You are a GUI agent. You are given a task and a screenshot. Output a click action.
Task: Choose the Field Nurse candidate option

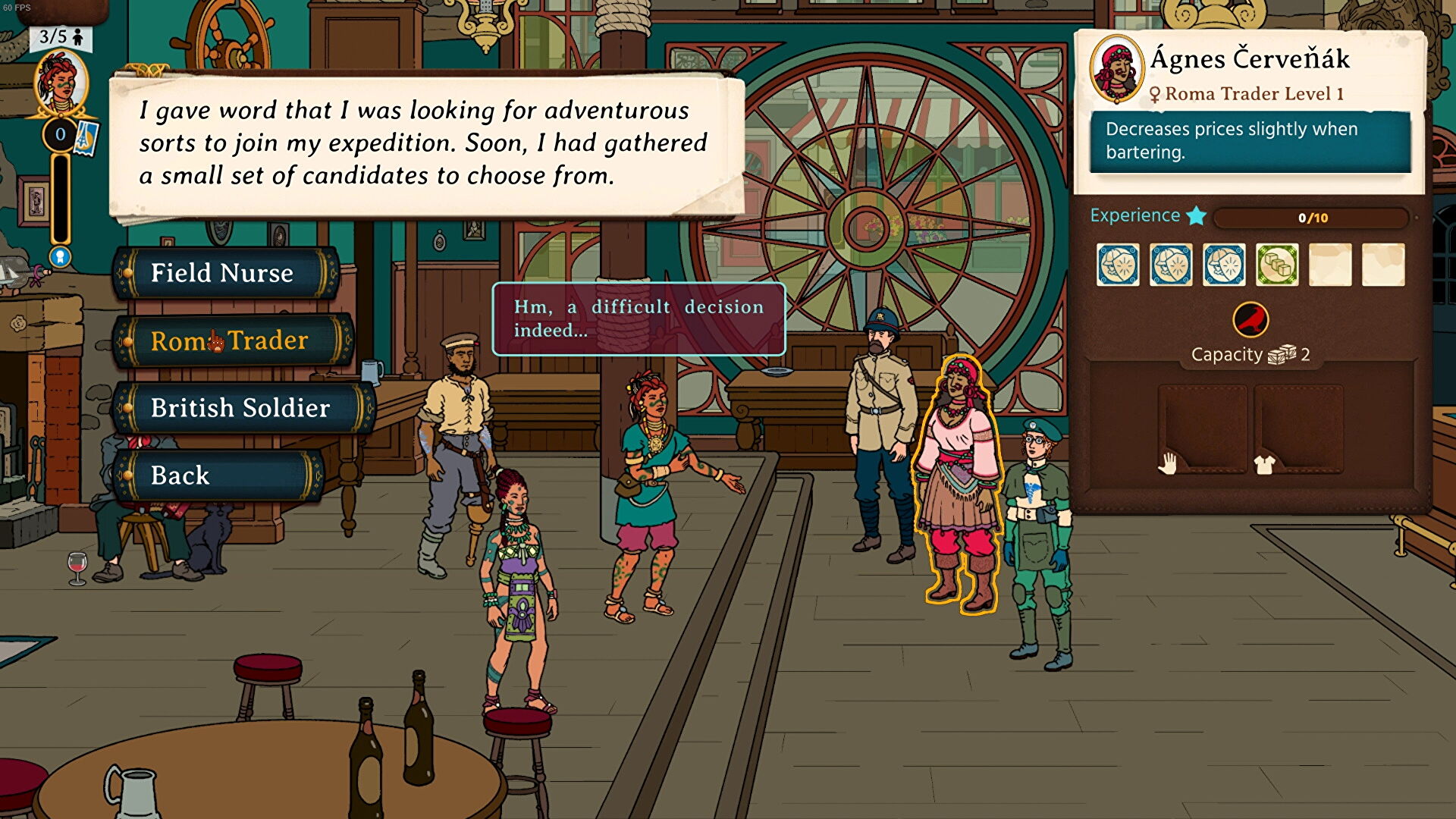pyautogui.click(x=222, y=273)
